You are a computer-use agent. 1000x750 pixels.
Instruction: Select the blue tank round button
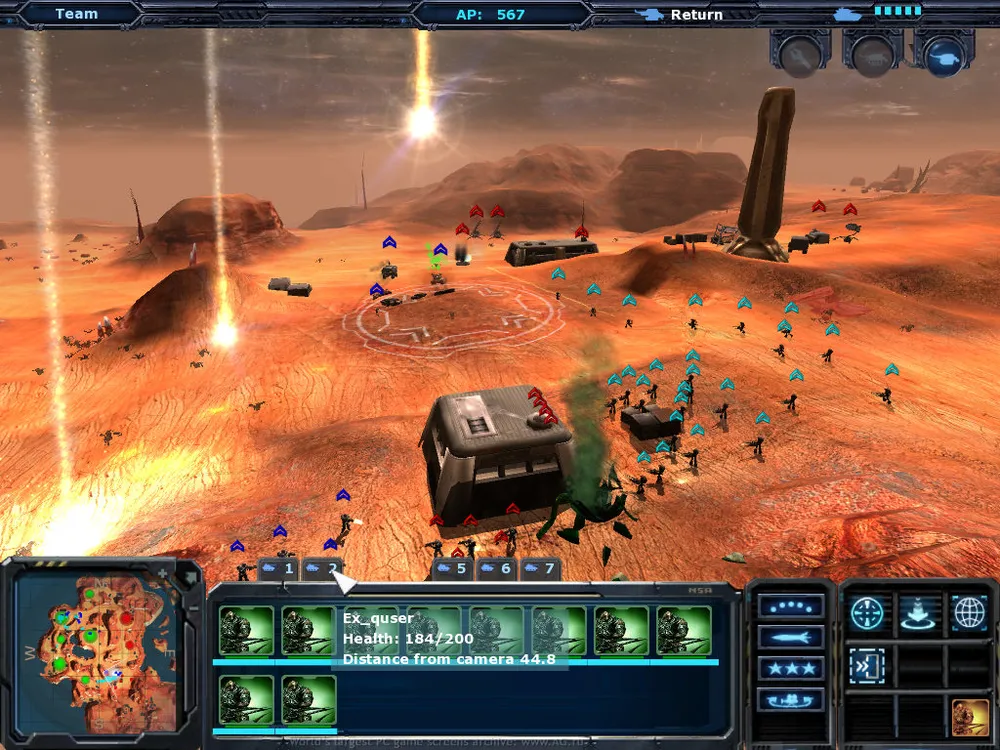click(943, 56)
